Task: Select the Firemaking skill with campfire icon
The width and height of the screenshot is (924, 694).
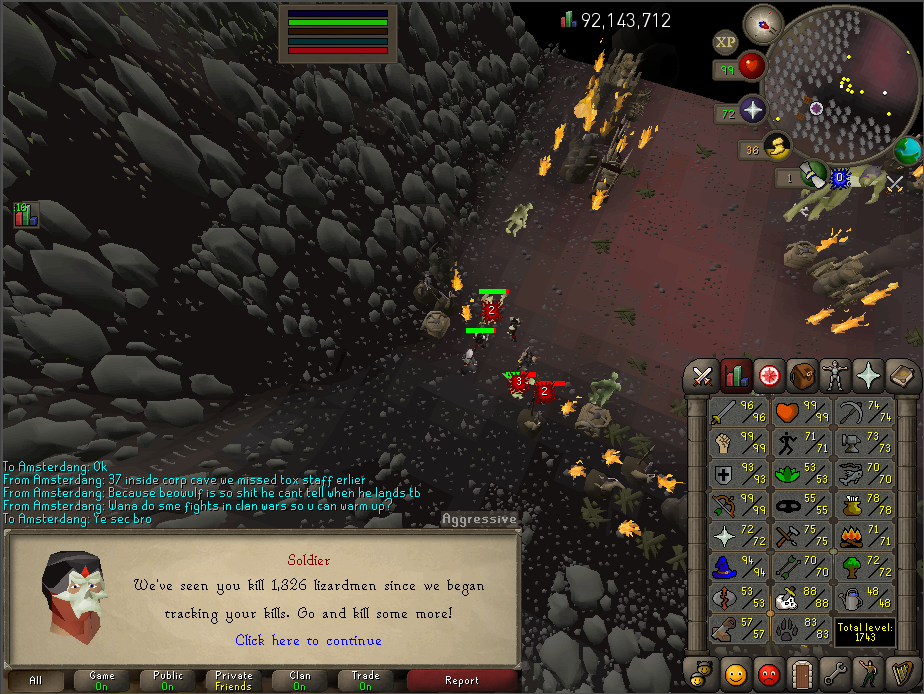Action: 862,536
